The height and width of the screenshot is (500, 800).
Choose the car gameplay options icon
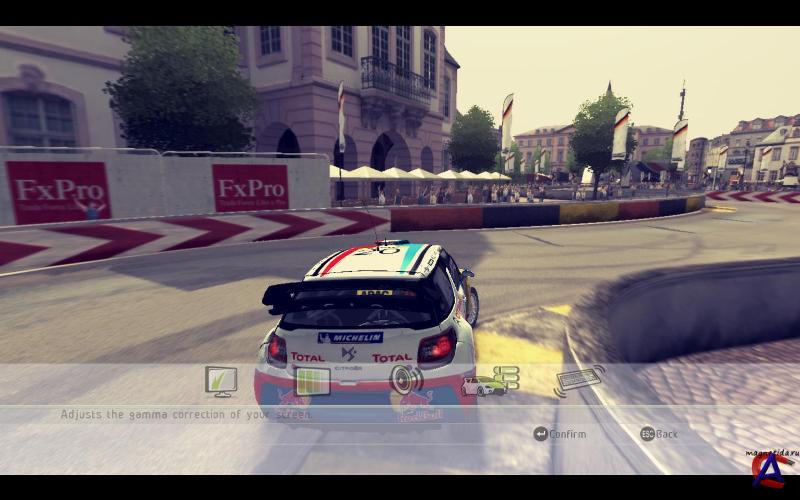click(490, 381)
